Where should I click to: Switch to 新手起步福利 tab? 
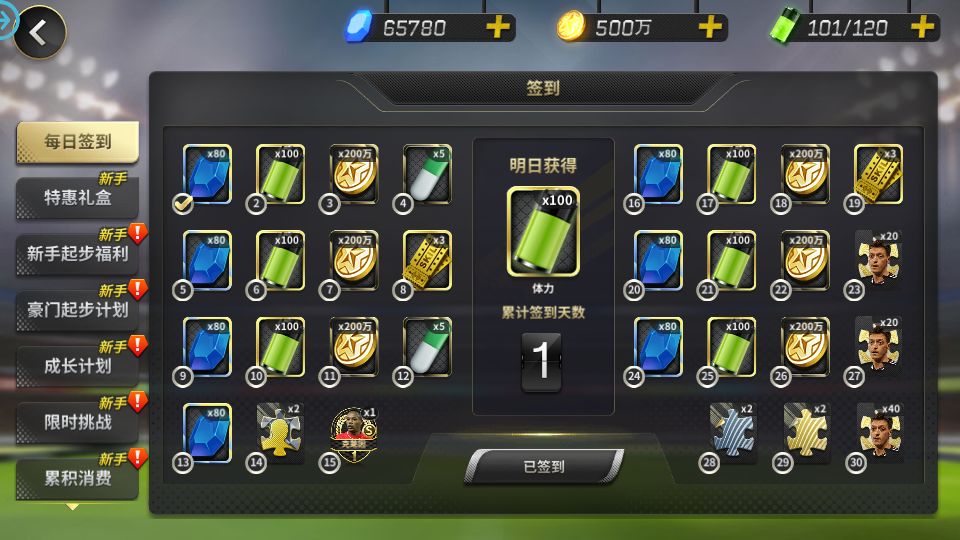(77, 253)
